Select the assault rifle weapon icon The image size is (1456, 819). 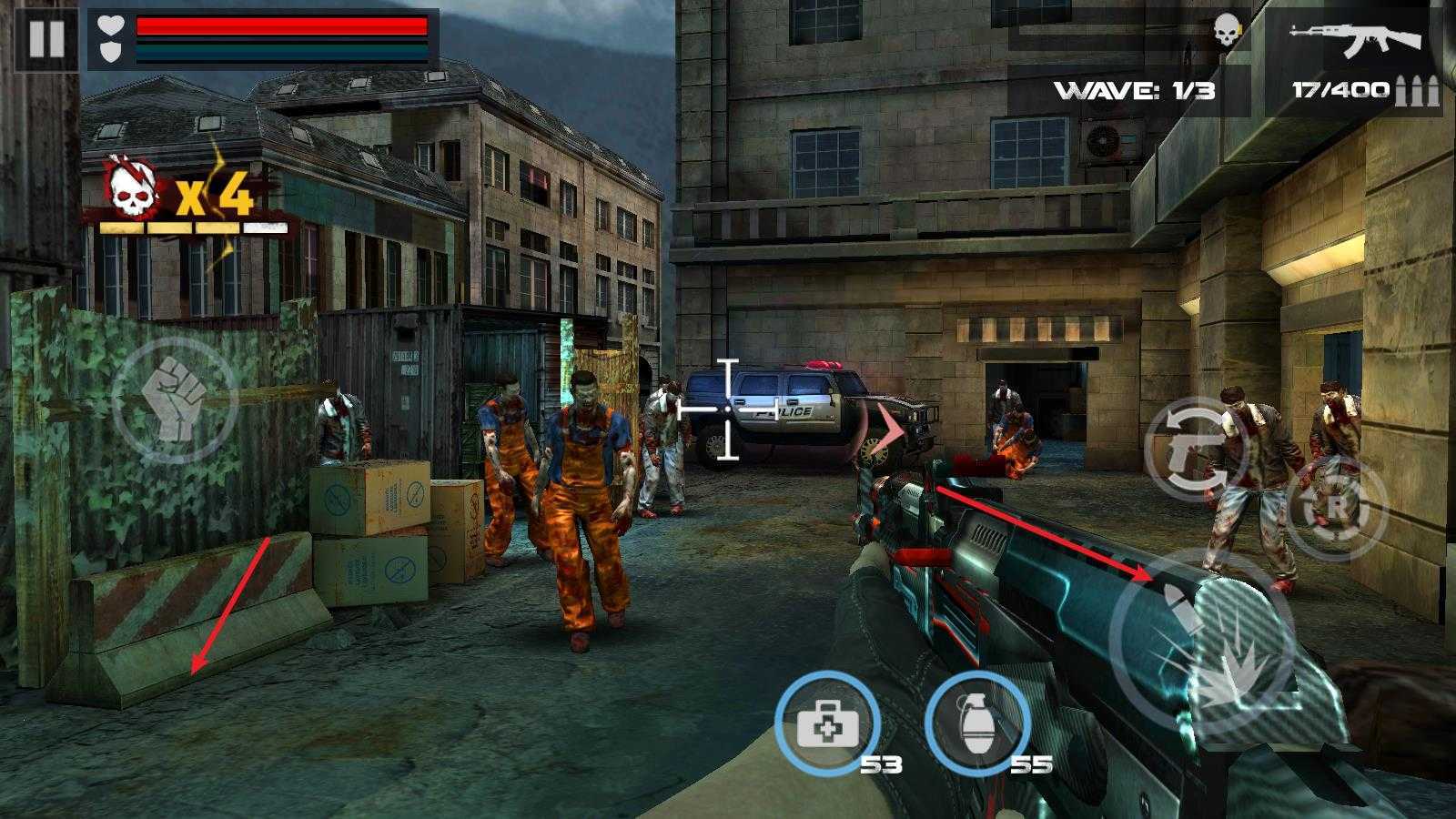click(x=1353, y=39)
